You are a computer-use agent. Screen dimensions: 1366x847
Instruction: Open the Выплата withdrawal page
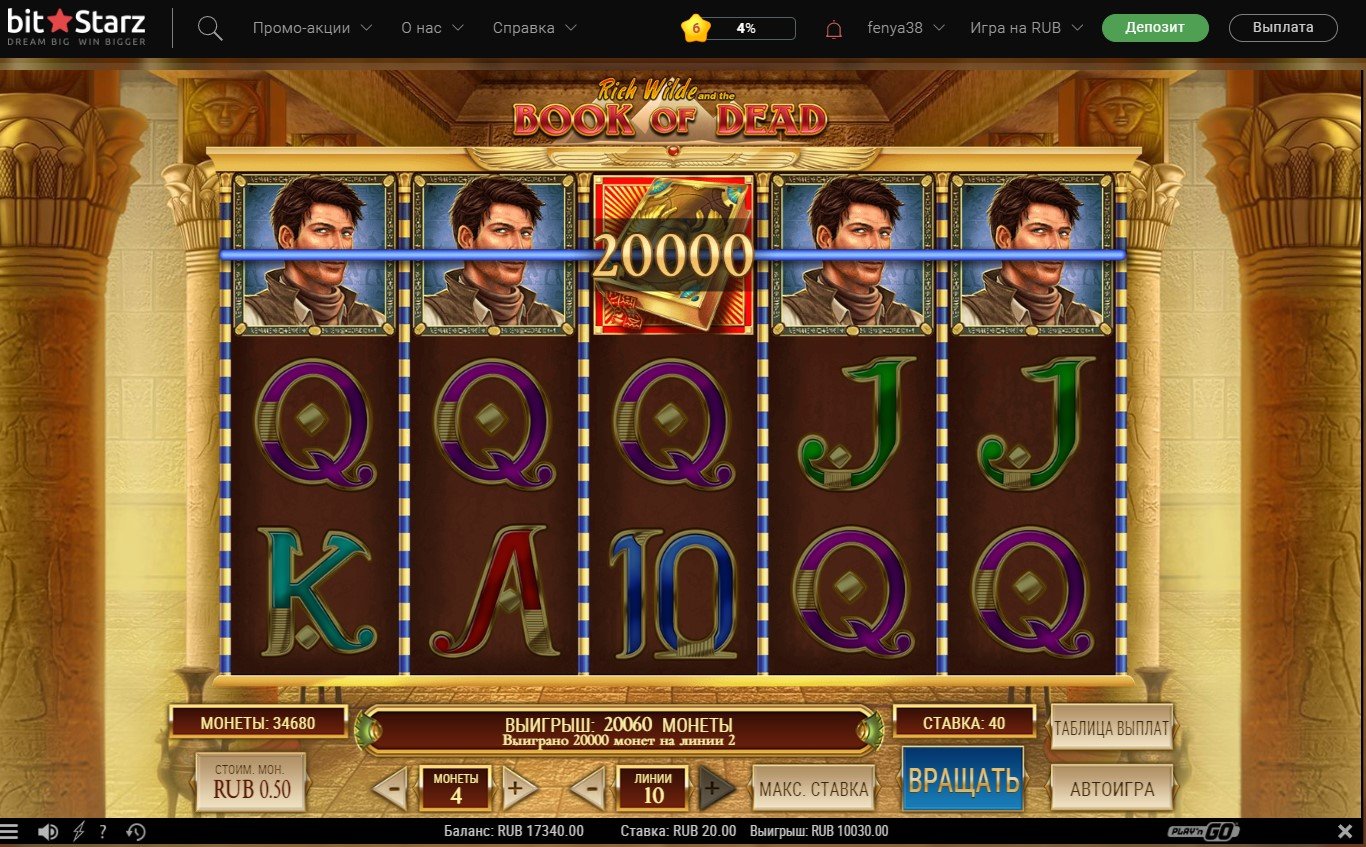coord(1283,27)
